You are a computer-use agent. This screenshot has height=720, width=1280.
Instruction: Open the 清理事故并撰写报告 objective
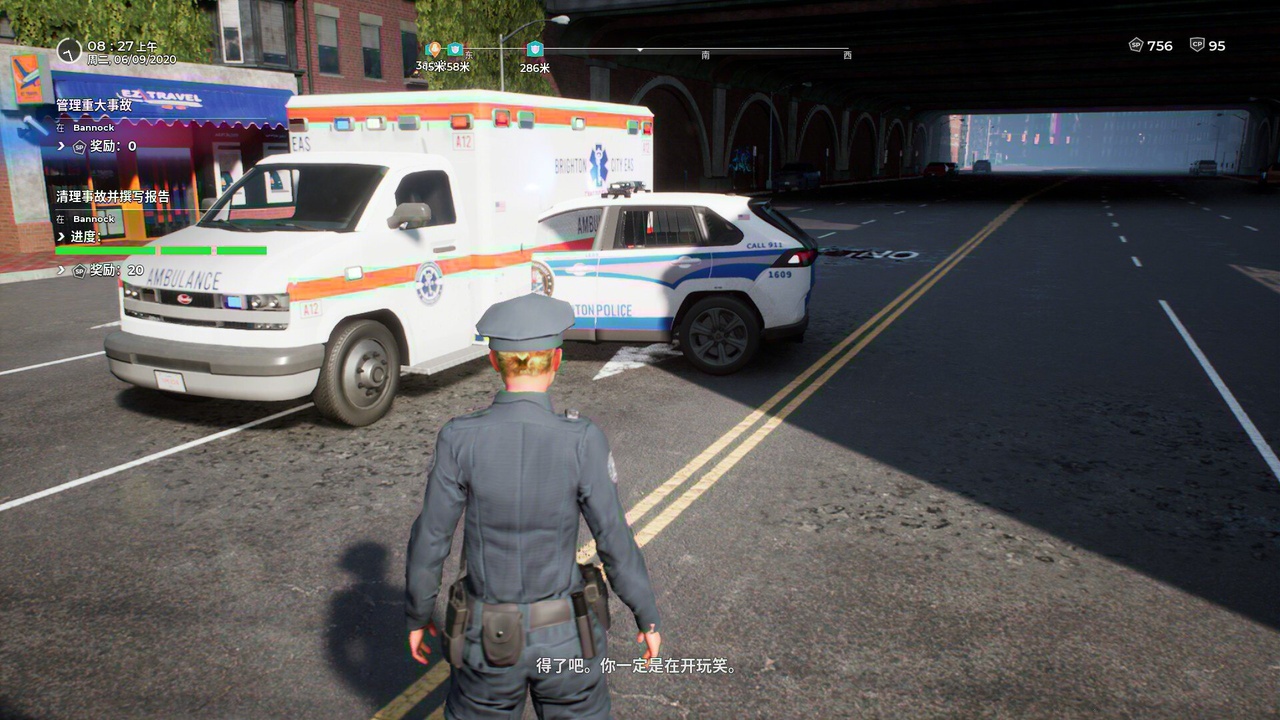pyautogui.click(x=113, y=197)
